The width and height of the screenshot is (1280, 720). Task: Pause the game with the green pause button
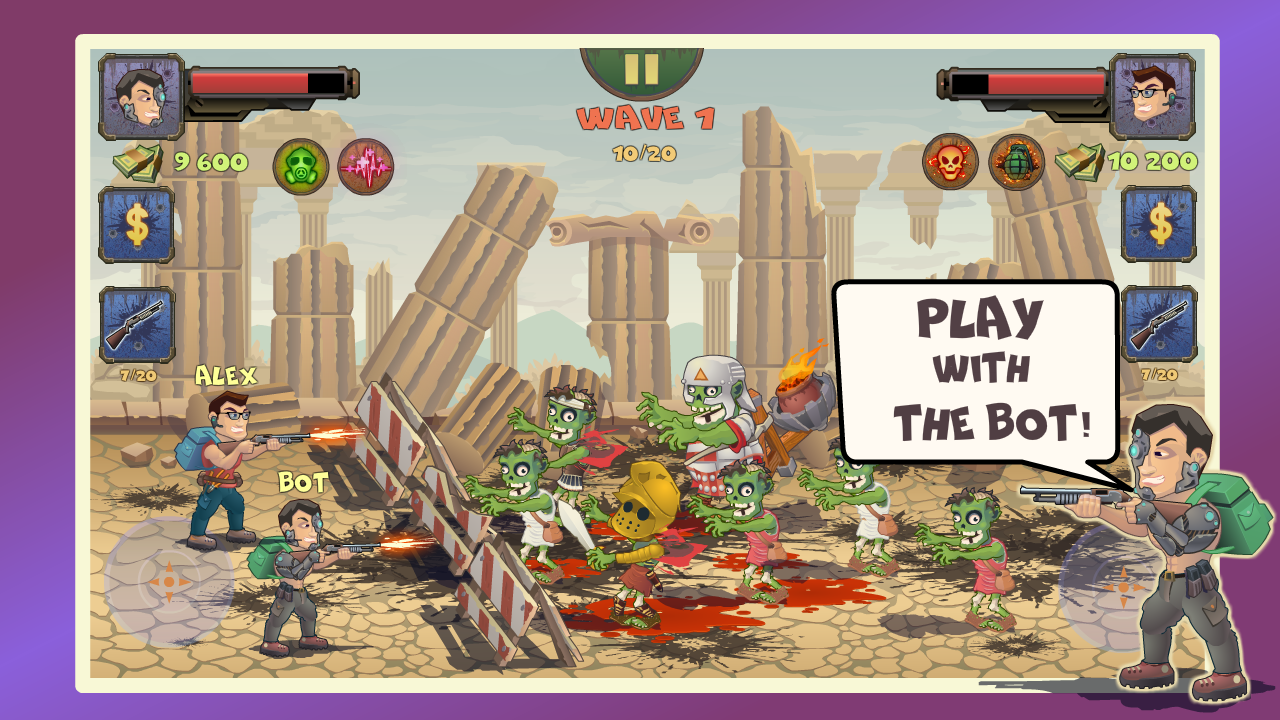(x=640, y=70)
